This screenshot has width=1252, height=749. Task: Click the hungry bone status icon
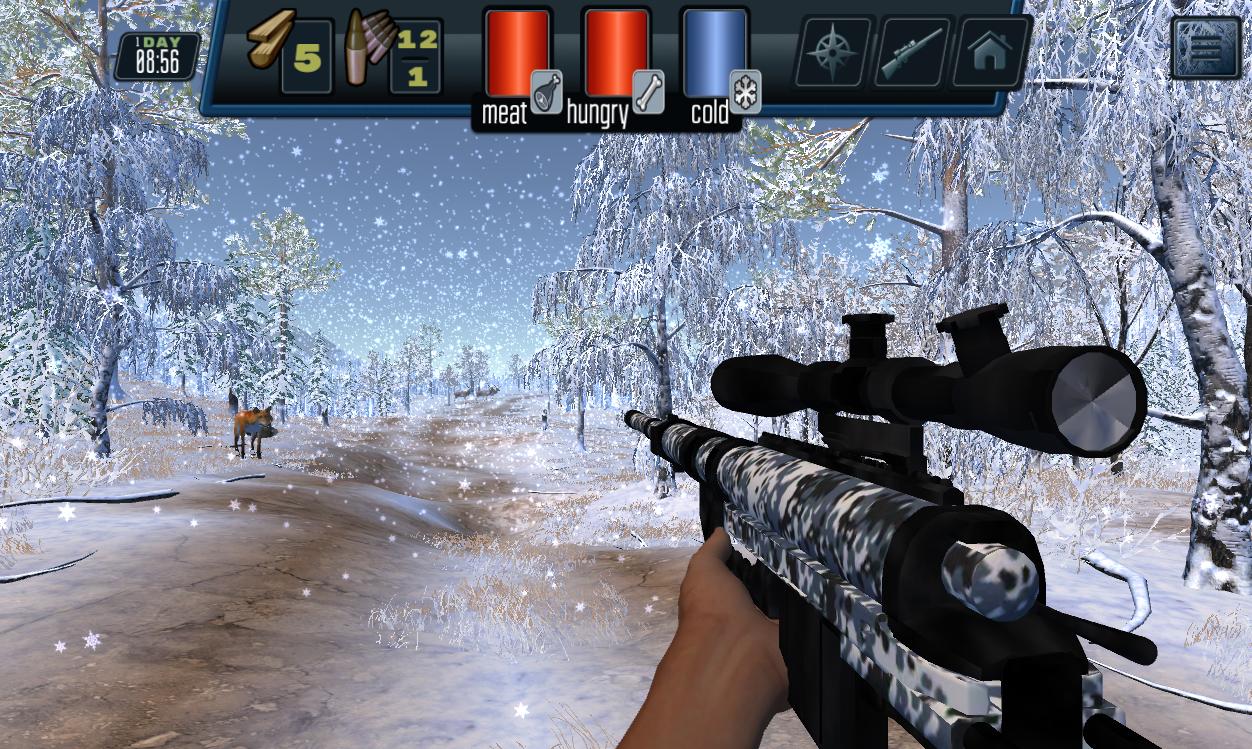[648, 91]
